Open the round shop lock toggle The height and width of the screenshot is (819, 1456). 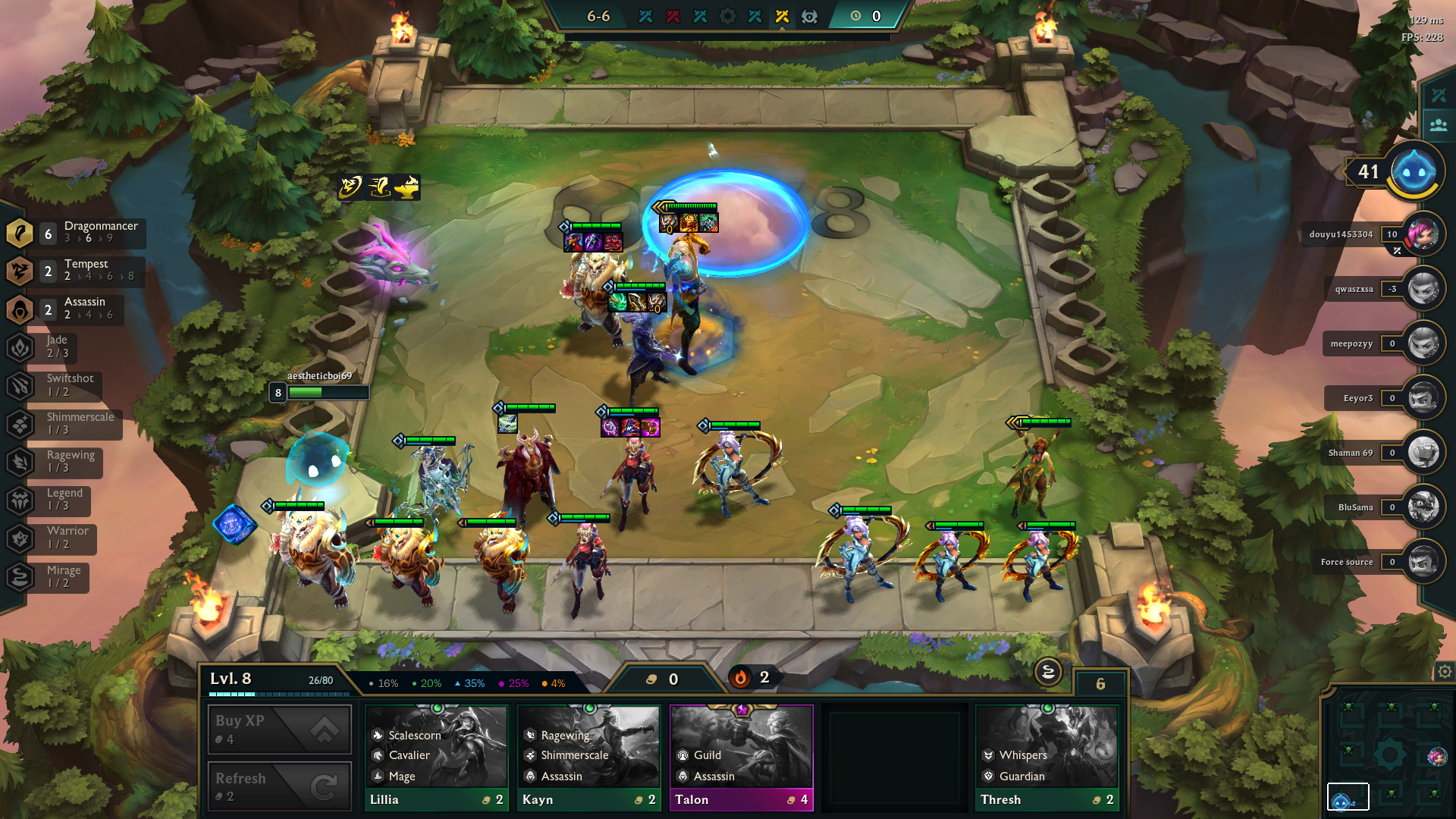click(1048, 672)
